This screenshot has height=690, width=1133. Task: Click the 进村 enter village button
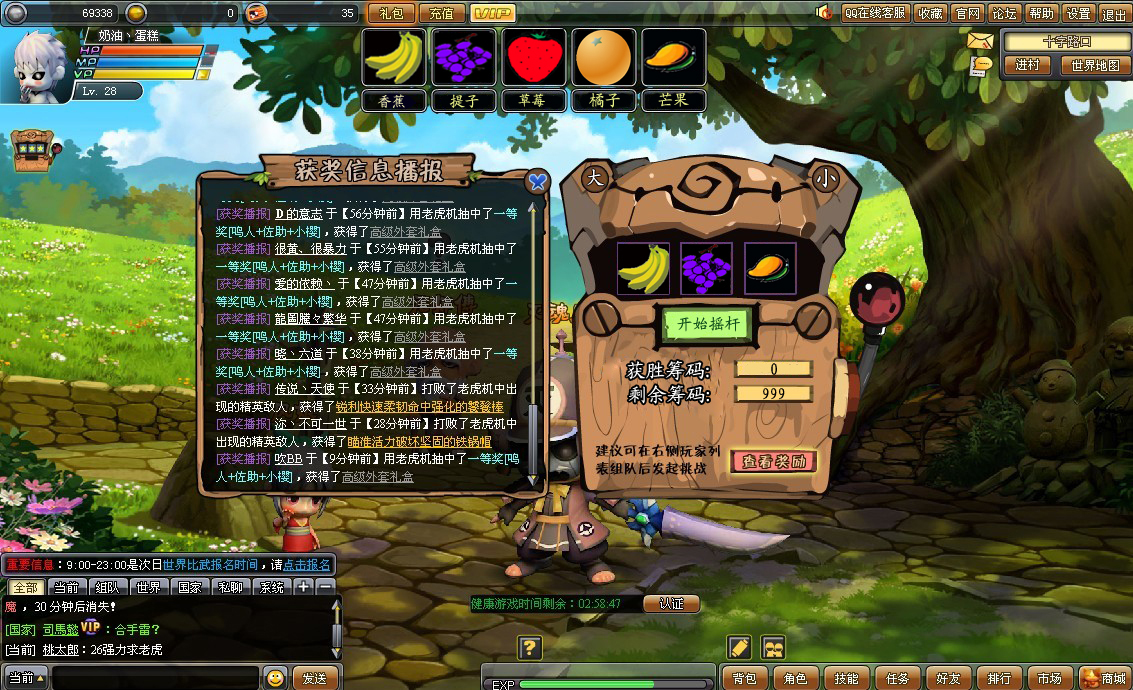pos(1027,65)
